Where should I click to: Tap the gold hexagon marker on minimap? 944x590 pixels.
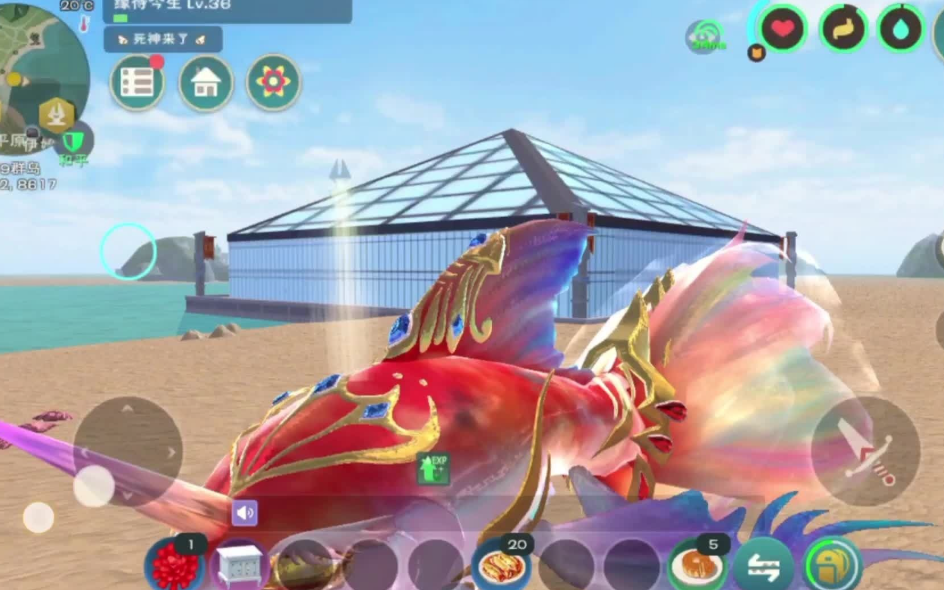[x=55, y=113]
